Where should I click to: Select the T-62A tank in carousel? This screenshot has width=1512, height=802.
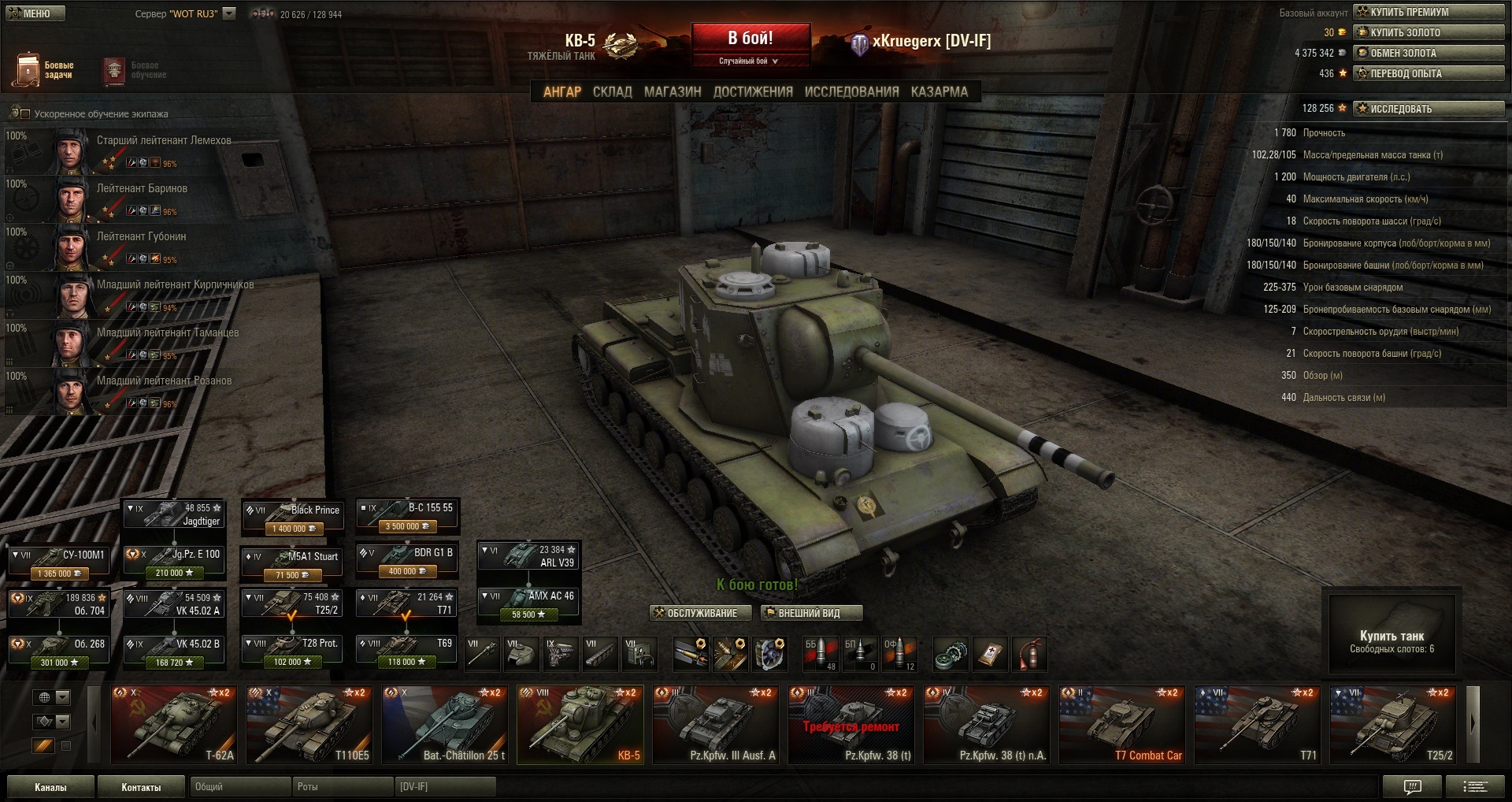(x=173, y=725)
